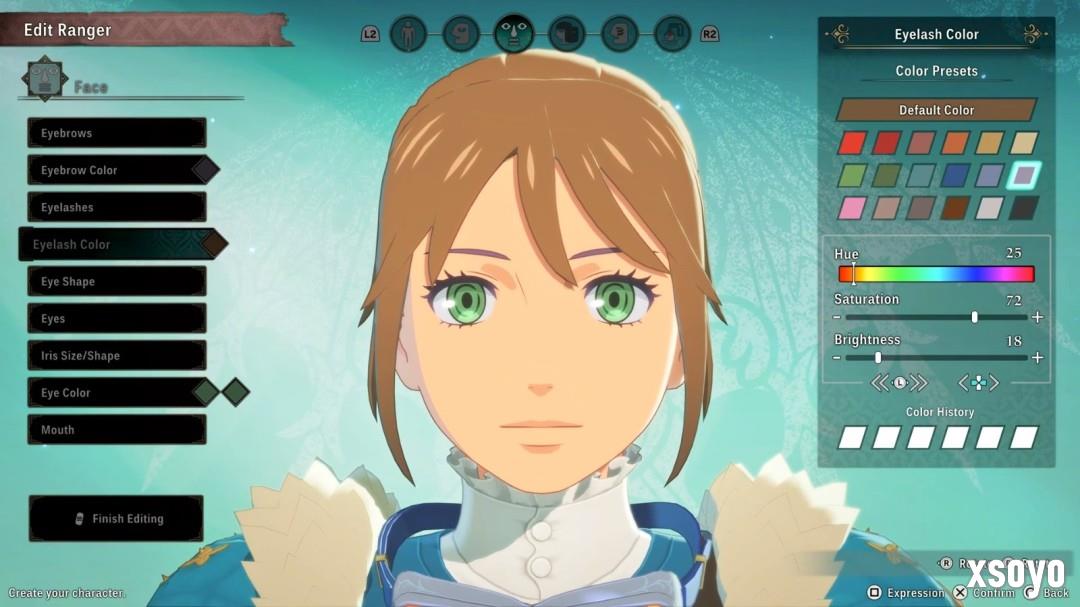Switch to the full body tab icon

pos(407,34)
